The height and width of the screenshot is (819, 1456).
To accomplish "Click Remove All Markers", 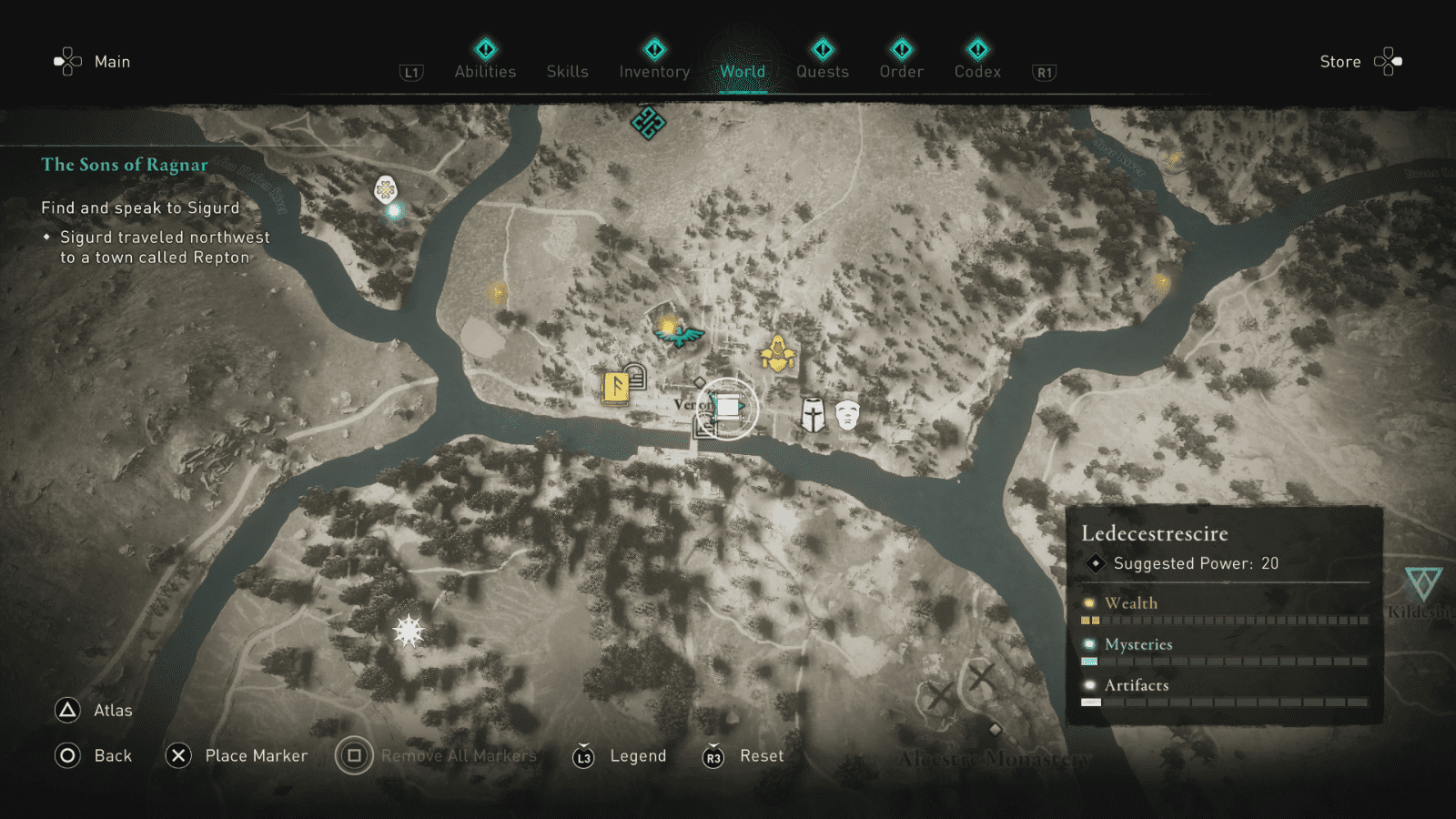I will [x=460, y=755].
